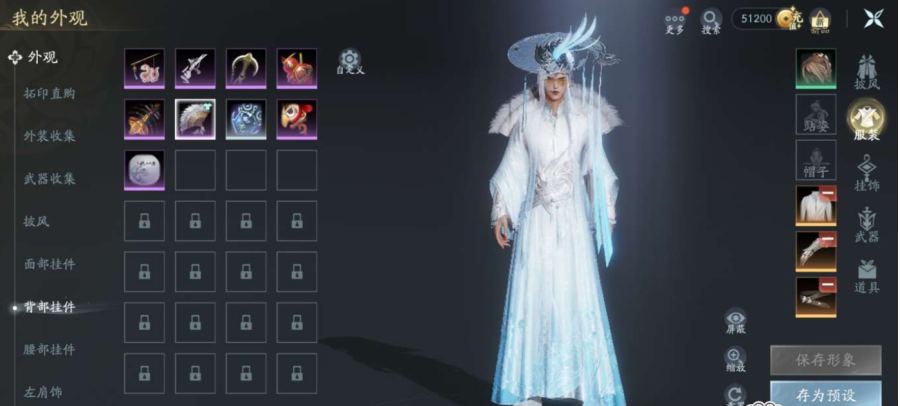
Task: Open the 外装收集 outfit collection category
Action: pyautogui.click(x=50, y=135)
